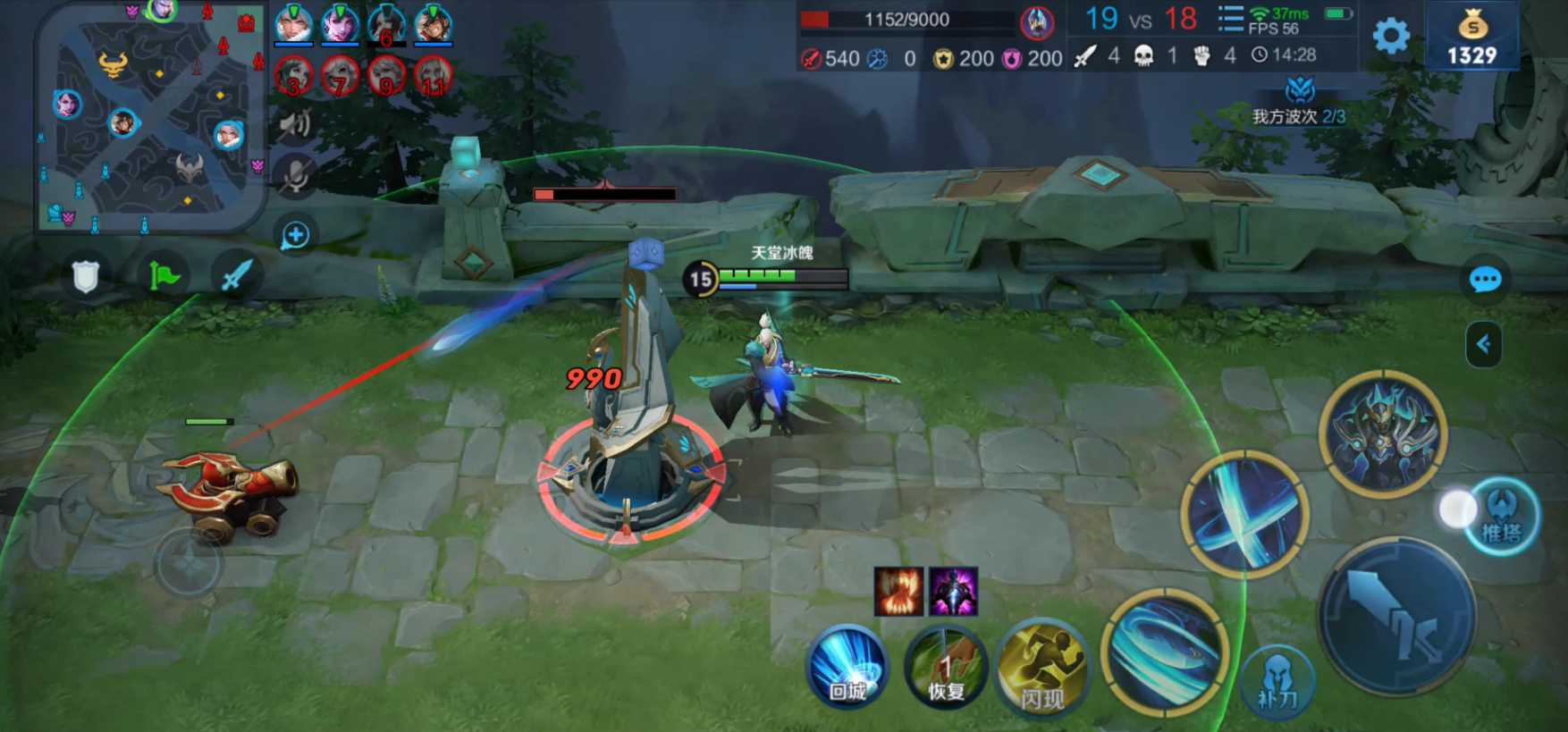Use the 恢复 heal spell
The width and height of the screenshot is (1568, 732).
pos(945,674)
